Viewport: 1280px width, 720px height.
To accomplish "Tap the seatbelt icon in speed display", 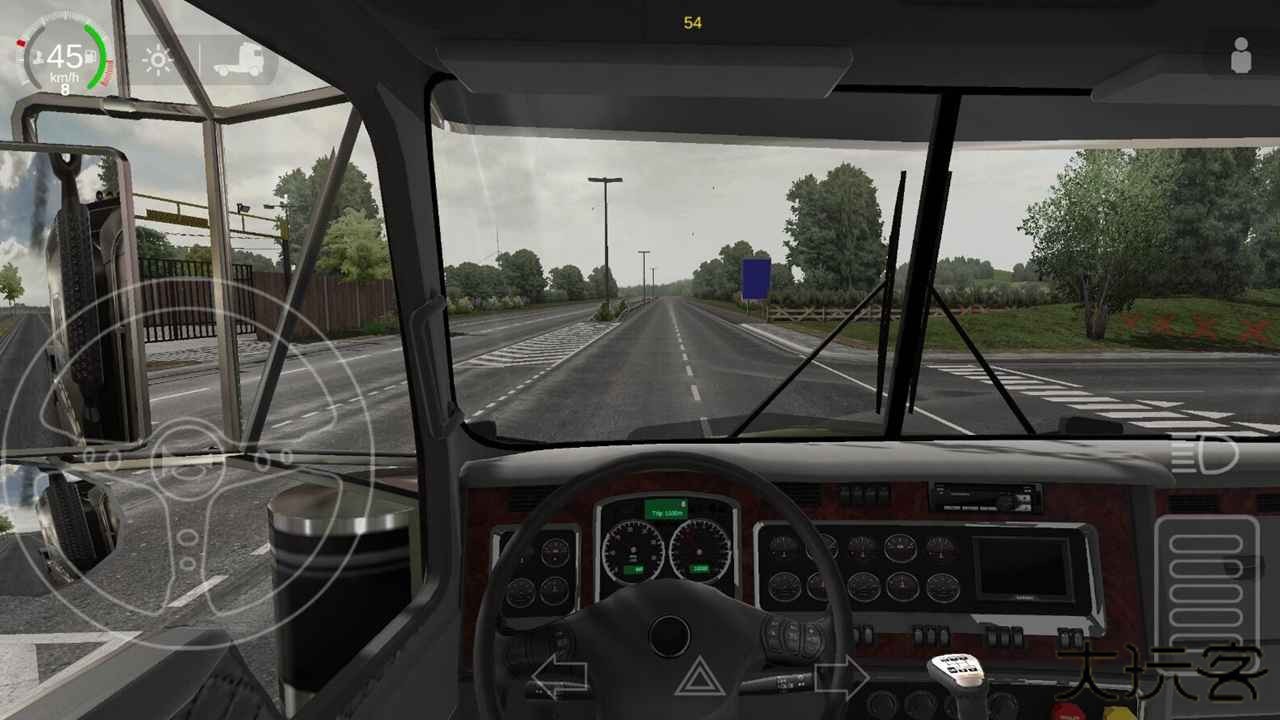I will point(37,58).
